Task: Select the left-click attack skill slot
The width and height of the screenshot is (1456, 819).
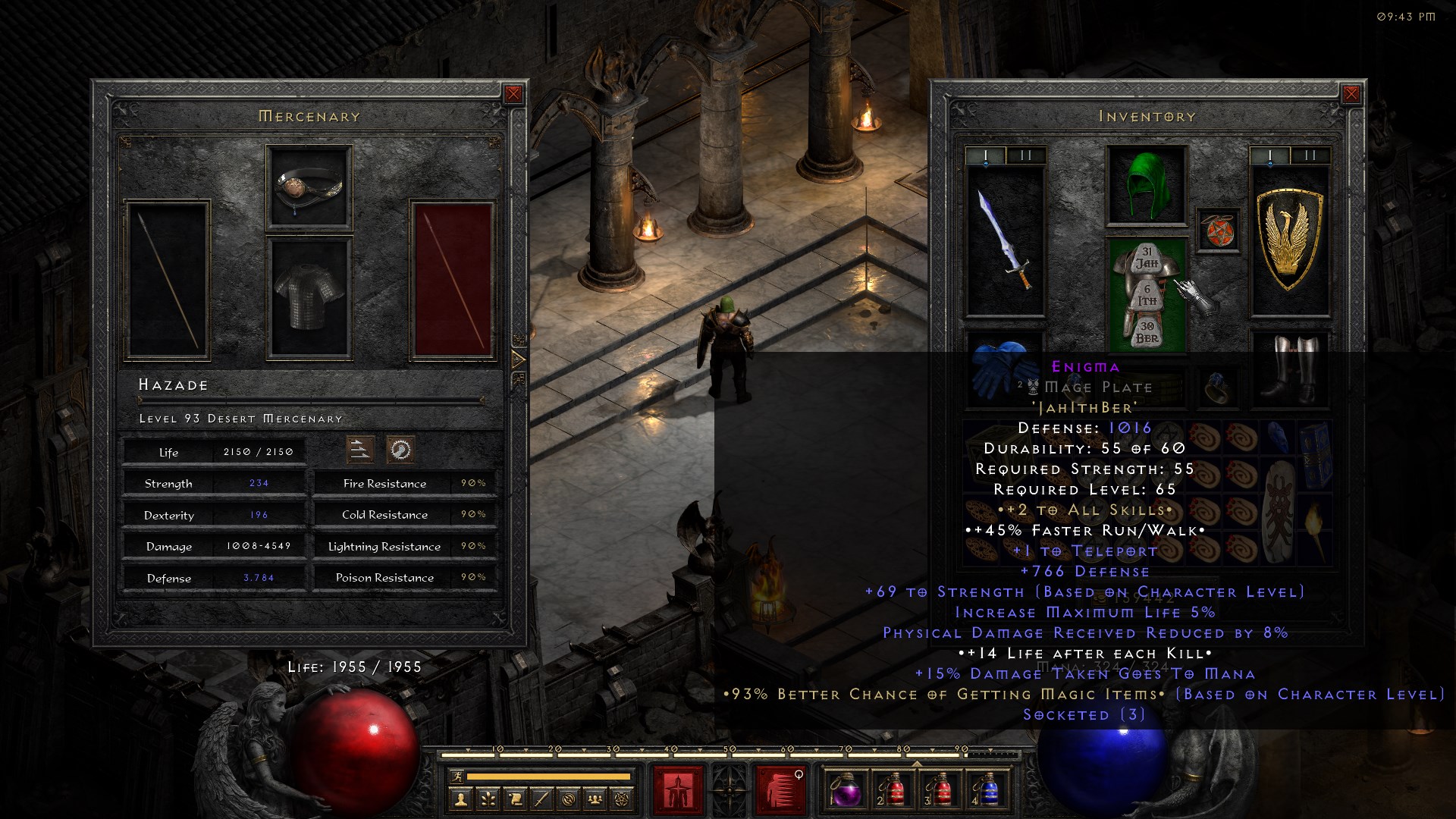Action: [679, 787]
